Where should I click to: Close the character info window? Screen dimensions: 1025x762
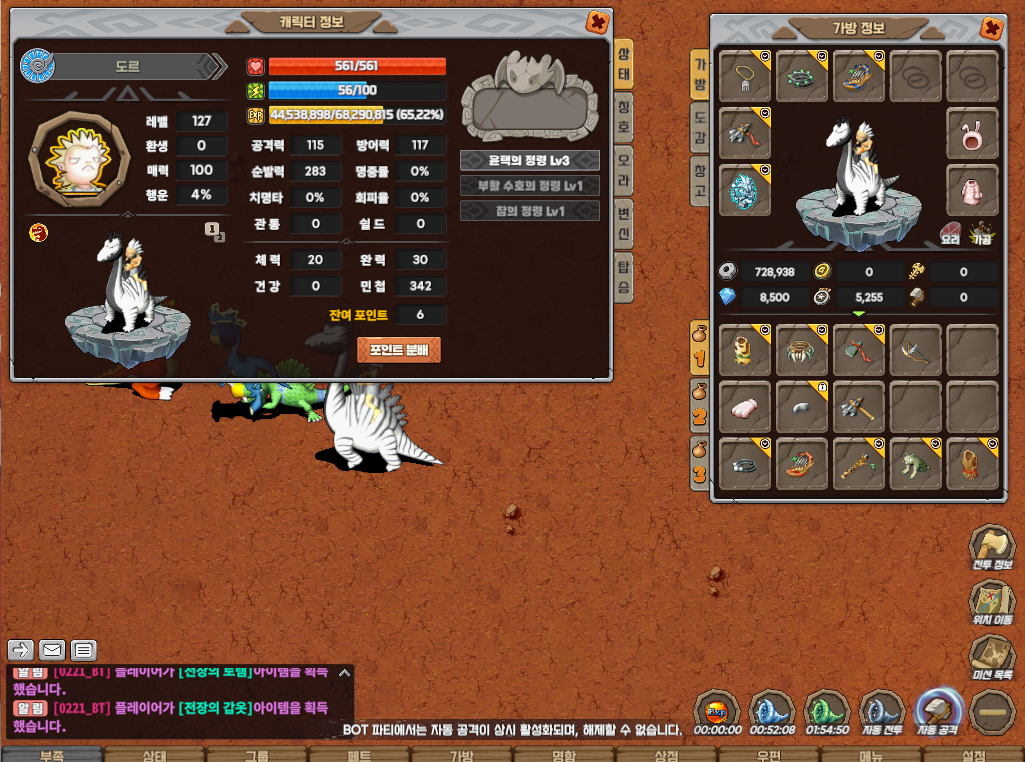tap(597, 22)
